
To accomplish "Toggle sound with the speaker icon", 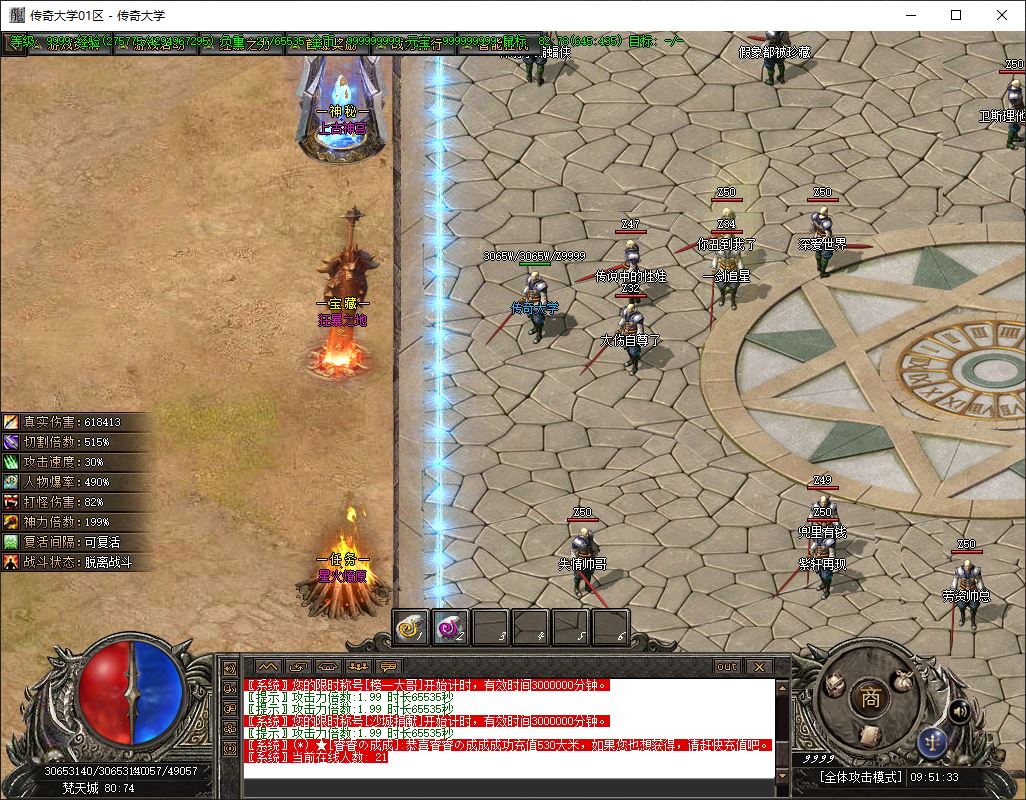I will (x=960, y=711).
